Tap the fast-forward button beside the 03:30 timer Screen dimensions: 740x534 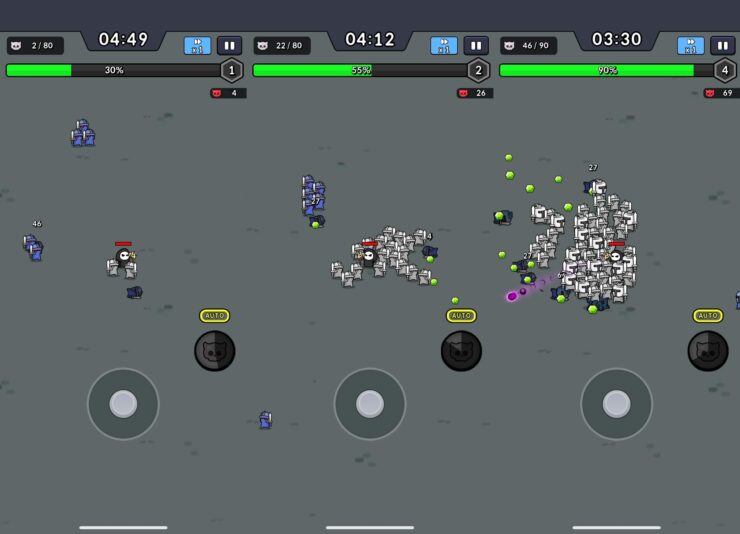coord(690,46)
